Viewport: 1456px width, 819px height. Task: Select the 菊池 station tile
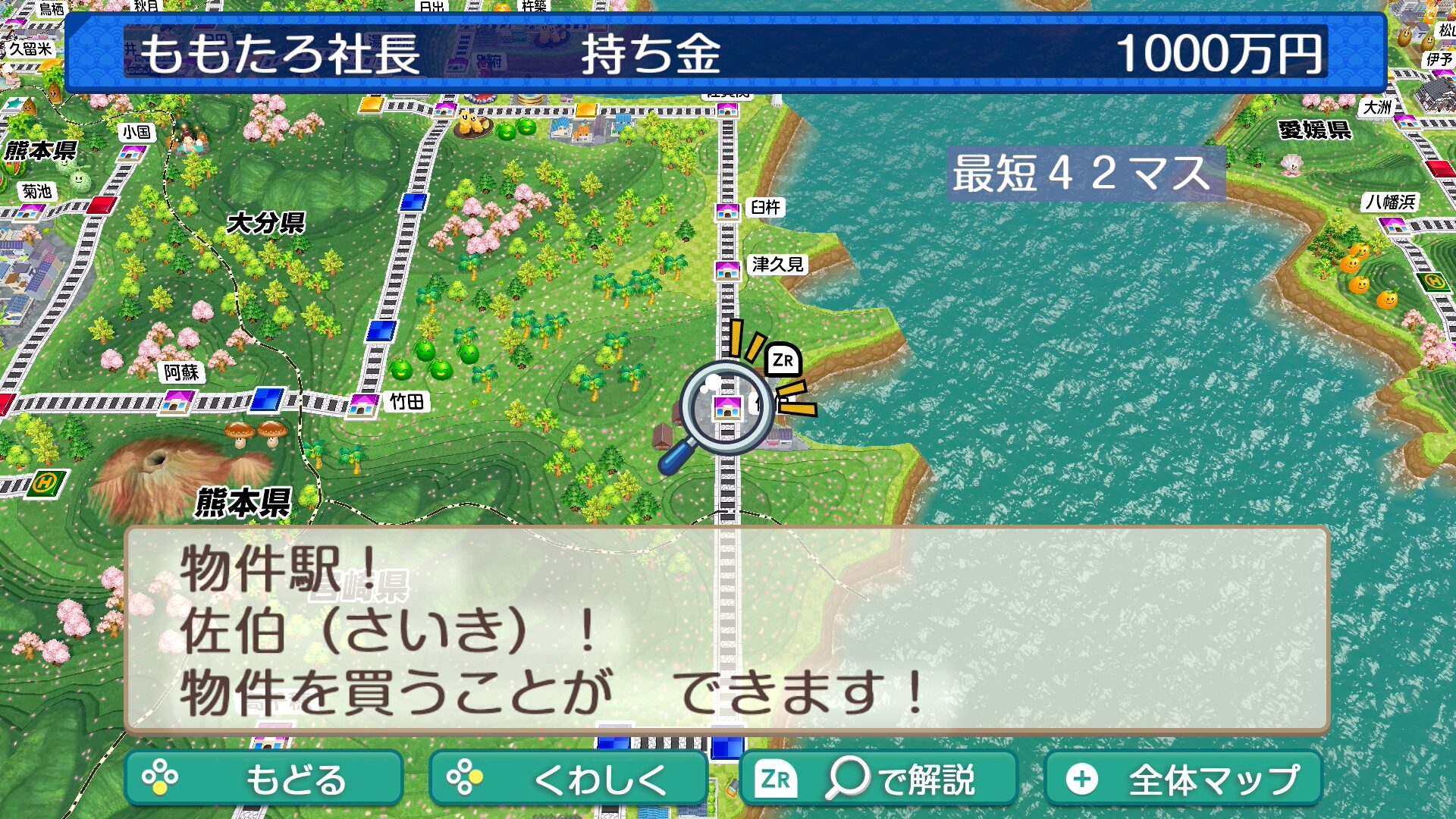pos(30,210)
